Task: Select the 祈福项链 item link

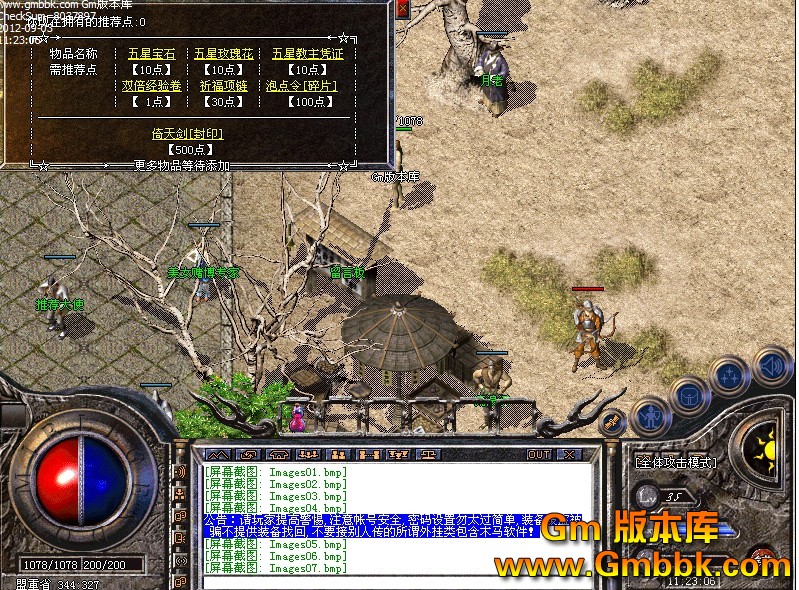Action: [x=218, y=86]
